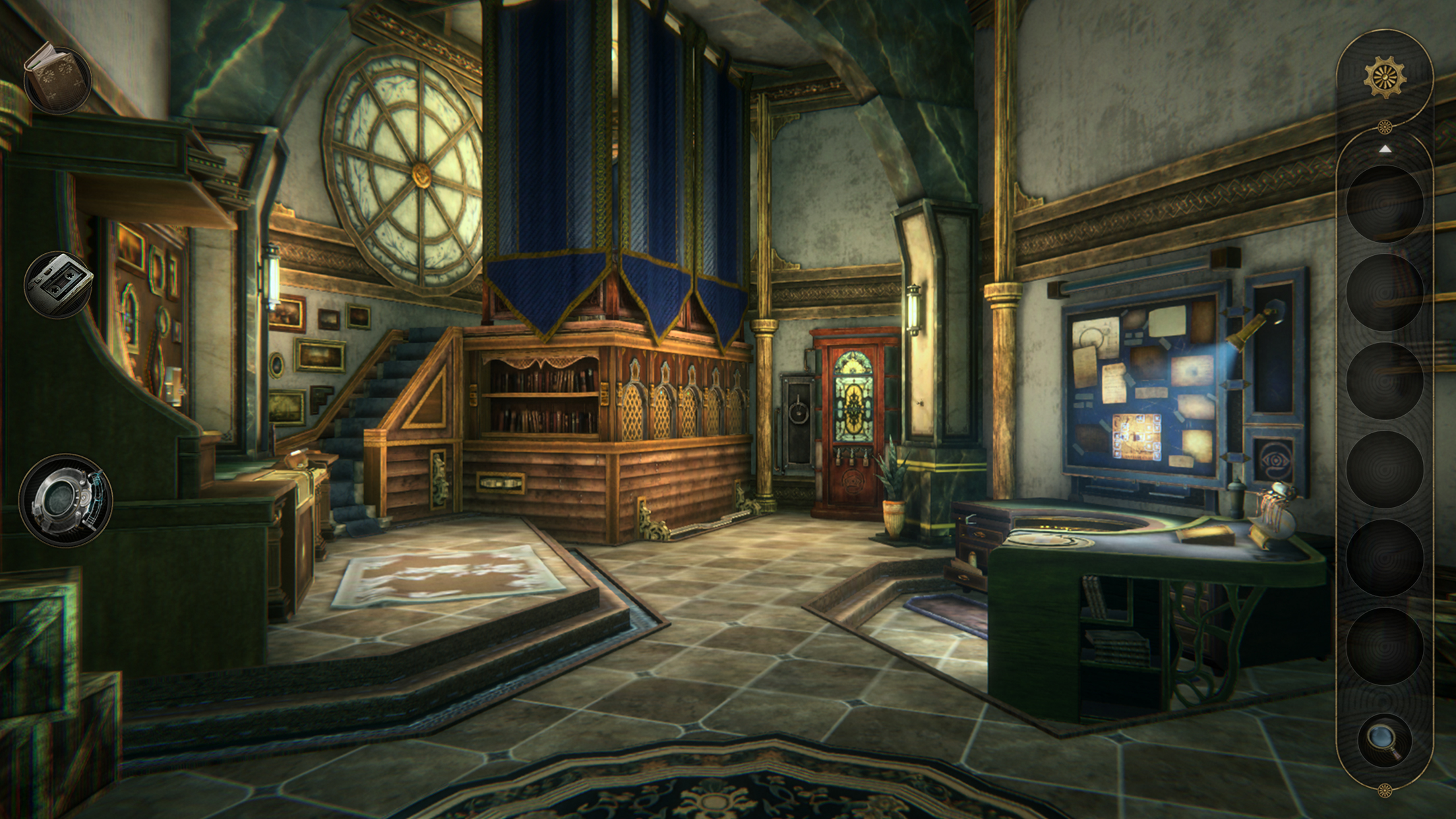
Task: Click the wall lantern near the pillar
Action: point(913,310)
